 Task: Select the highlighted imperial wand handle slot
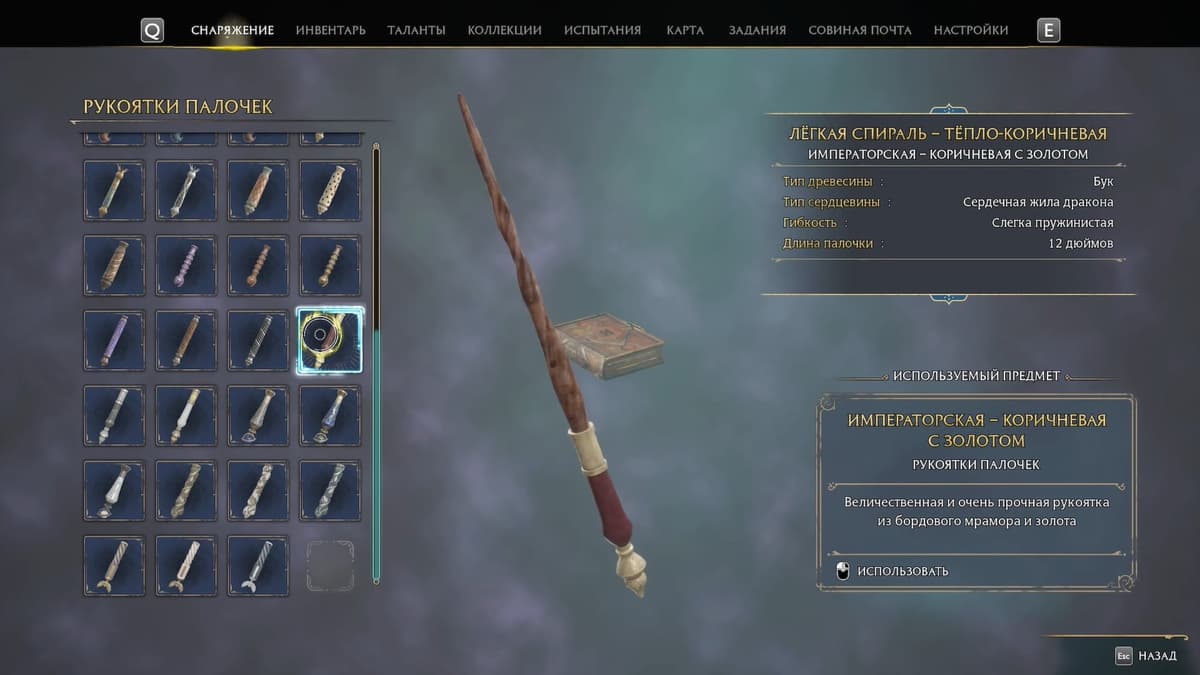click(x=330, y=340)
